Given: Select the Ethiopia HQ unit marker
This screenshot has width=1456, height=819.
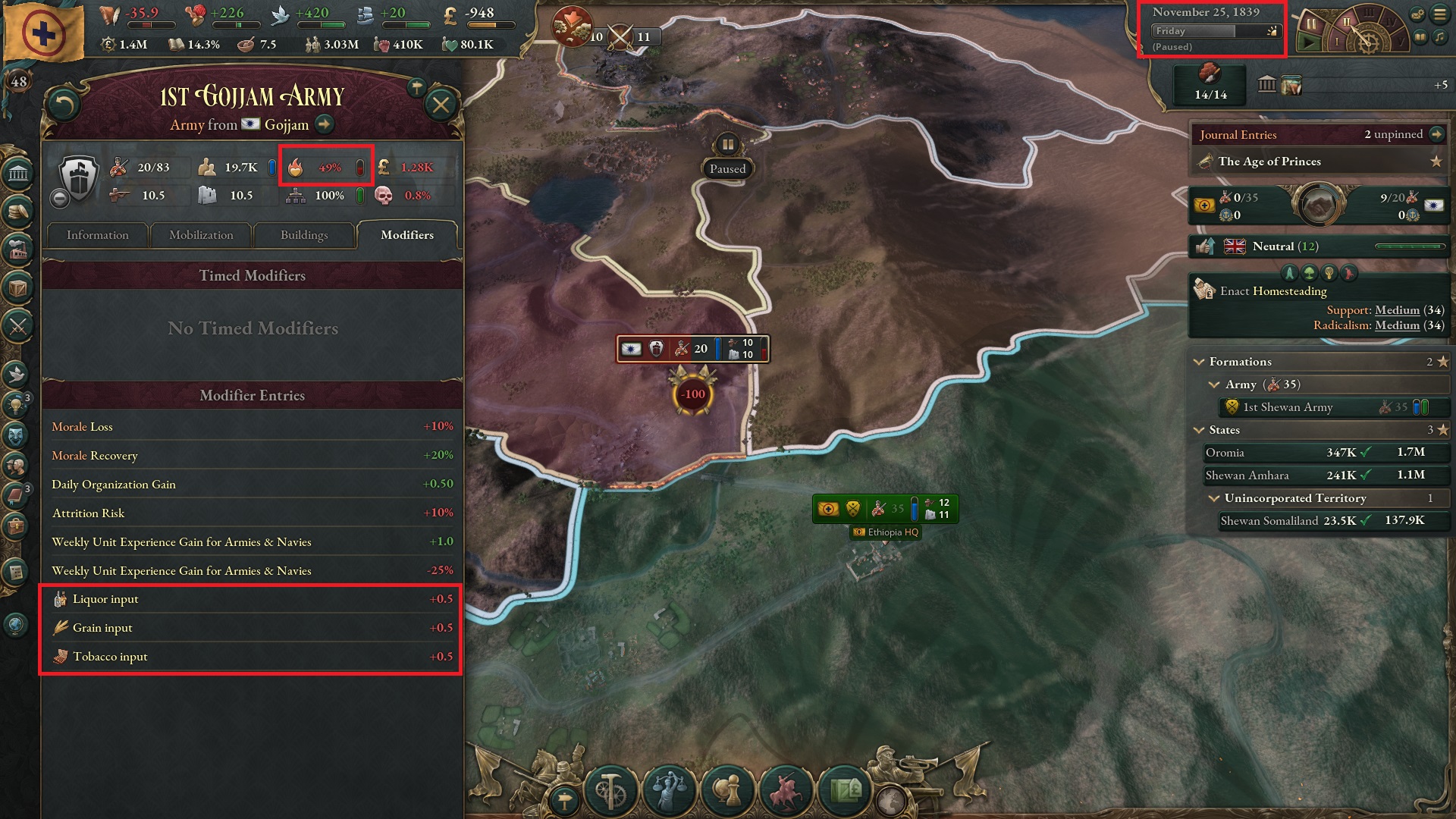Looking at the screenshot, I should point(885,510).
